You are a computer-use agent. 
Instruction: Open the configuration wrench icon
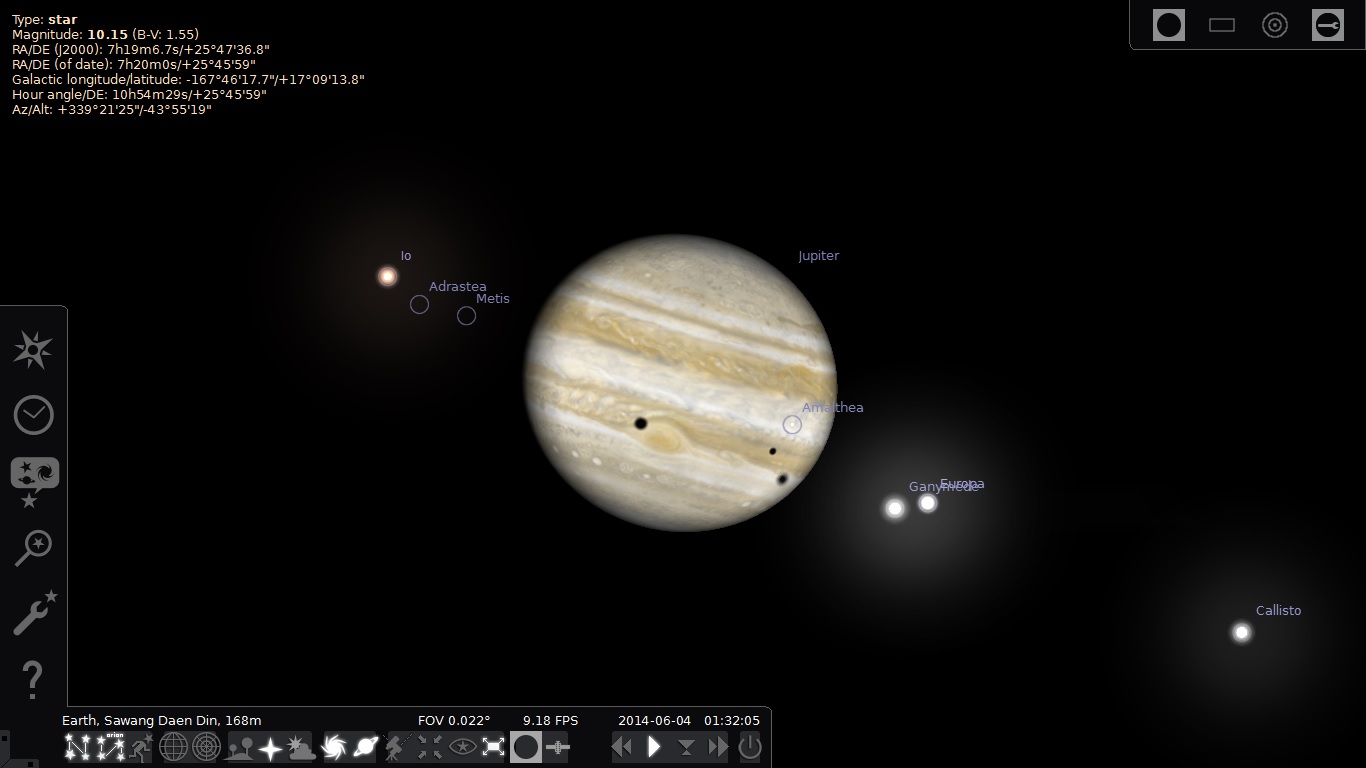tap(33, 612)
